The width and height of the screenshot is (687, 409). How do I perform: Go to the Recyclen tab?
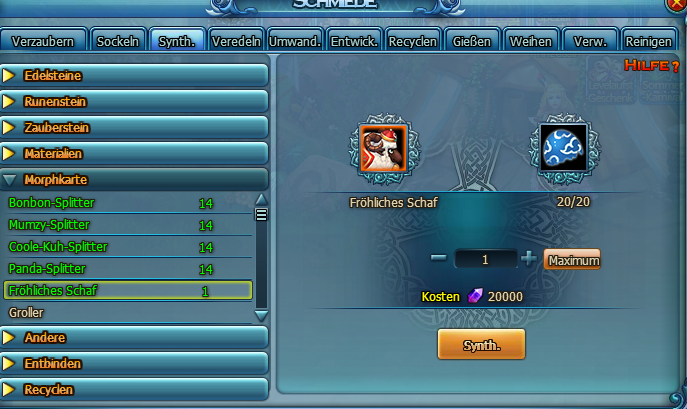tap(413, 41)
